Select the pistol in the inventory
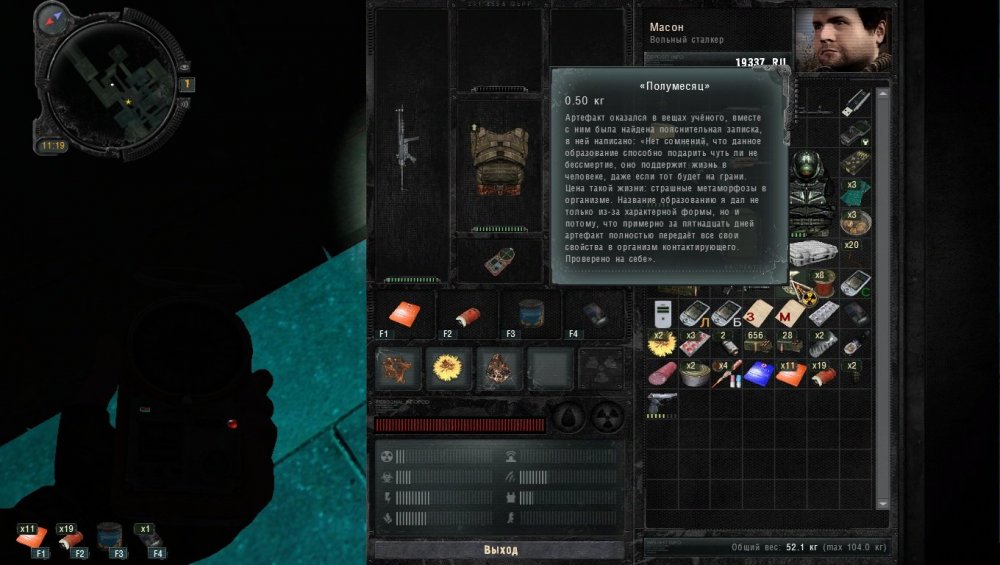The height and width of the screenshot is (565, 1000). [662, 402]
